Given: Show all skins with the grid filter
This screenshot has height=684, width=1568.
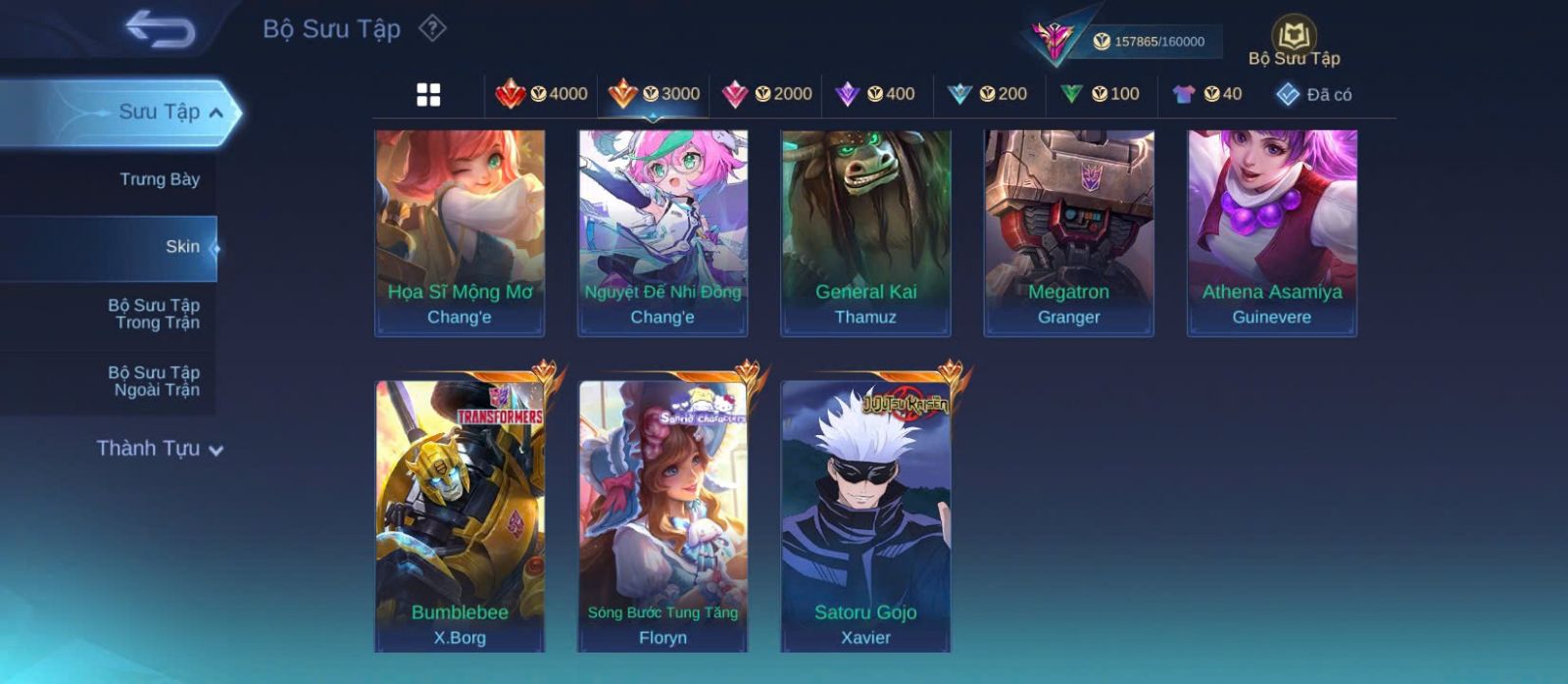Looking at the screenshot, I should click(x=428, y=95).
